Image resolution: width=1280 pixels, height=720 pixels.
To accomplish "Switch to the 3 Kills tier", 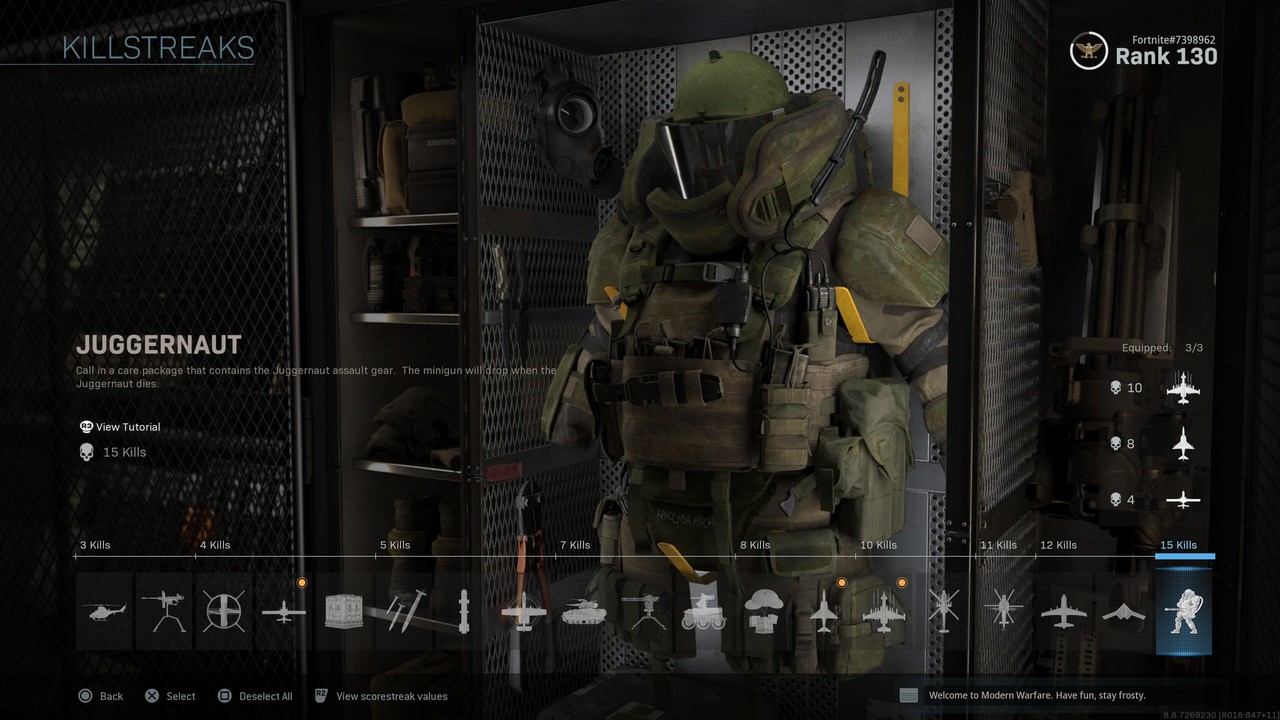I will [x=95, y=545].
